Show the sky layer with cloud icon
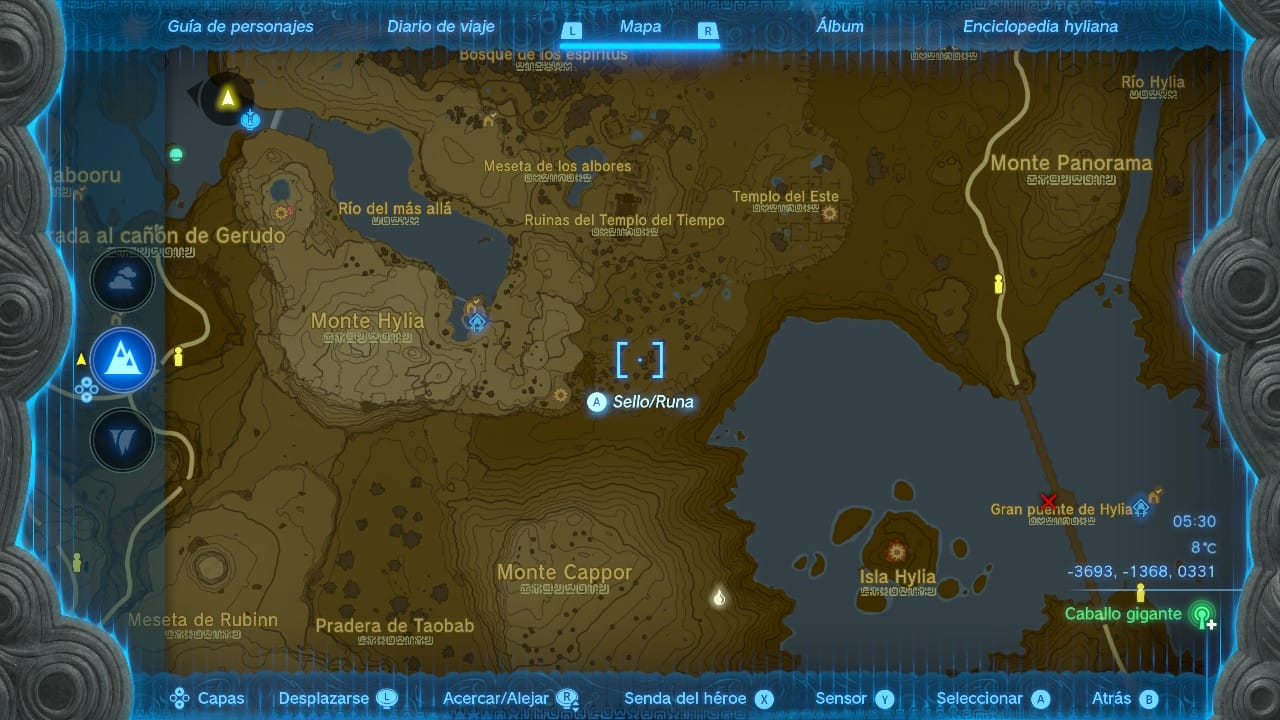 tap(123, 281)
